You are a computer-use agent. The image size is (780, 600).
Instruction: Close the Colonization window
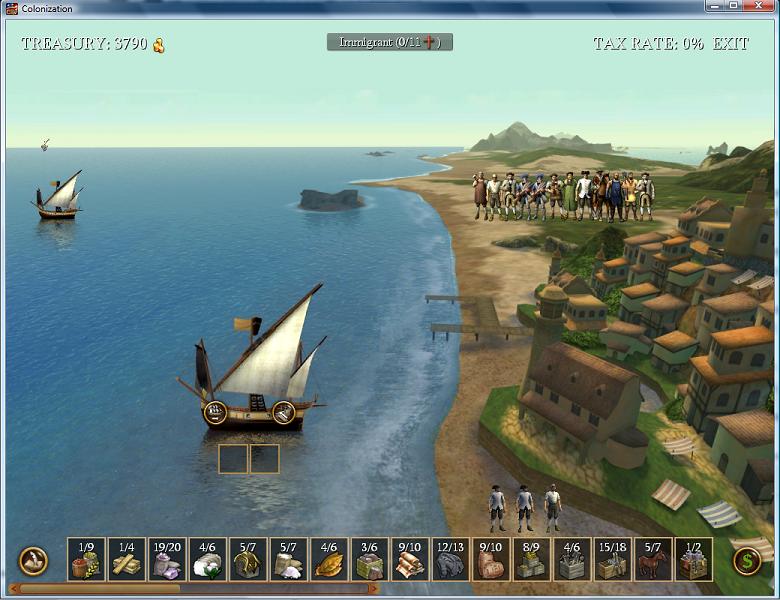pos(759,7)
